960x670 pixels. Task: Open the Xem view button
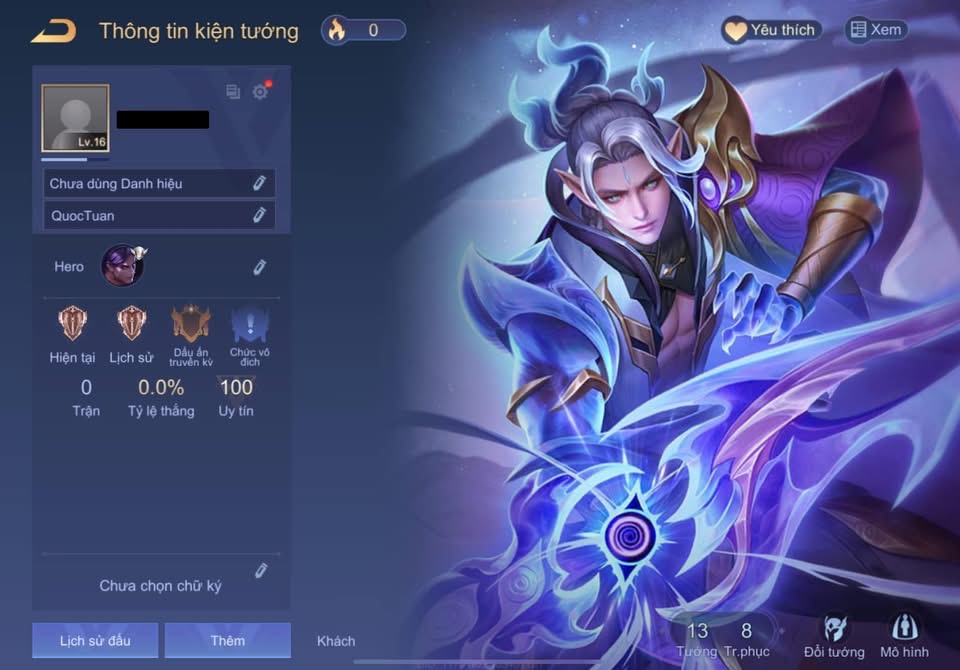click(876, 30)
